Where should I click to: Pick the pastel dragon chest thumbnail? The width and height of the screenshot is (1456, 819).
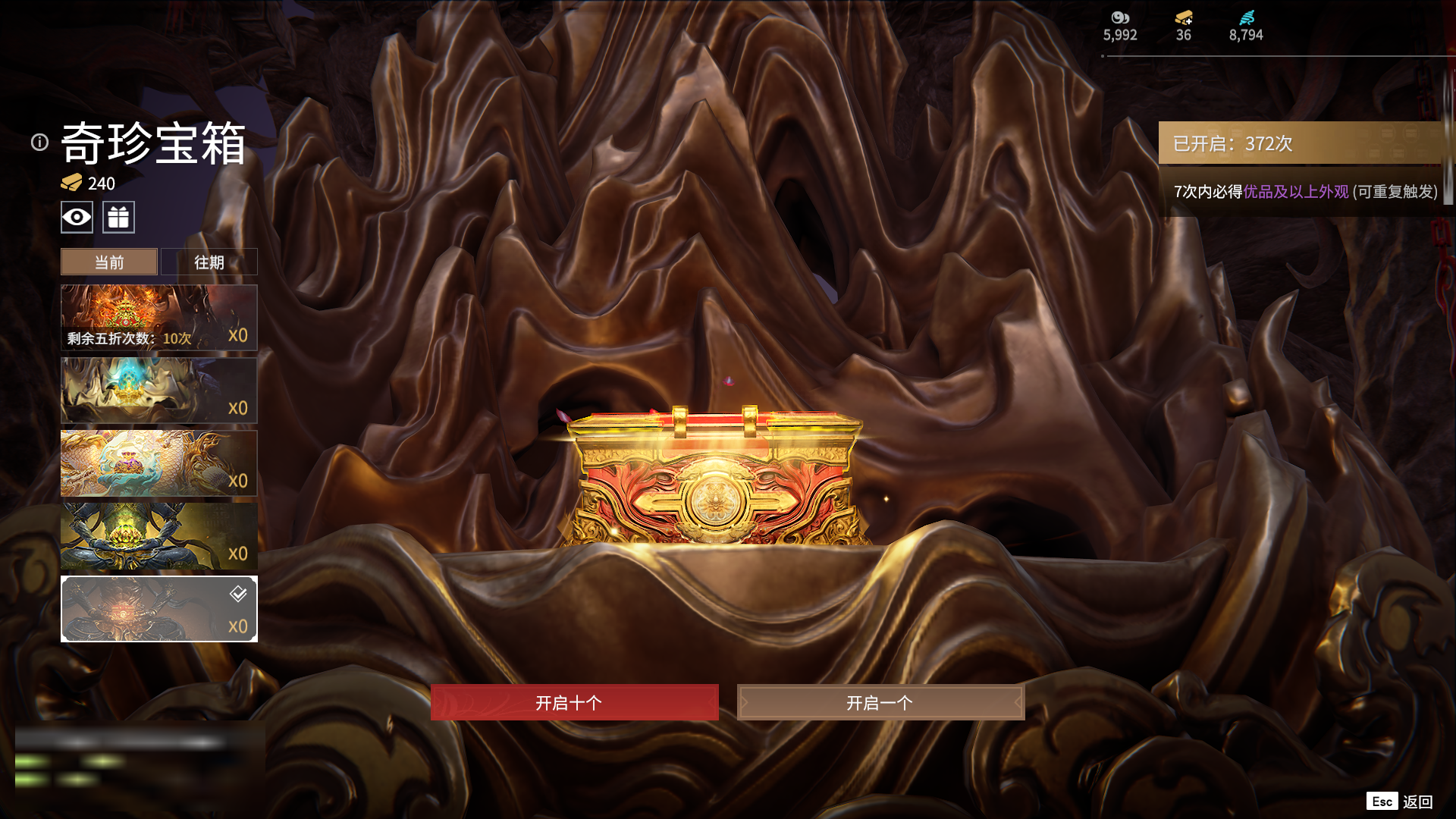point(158,463)
